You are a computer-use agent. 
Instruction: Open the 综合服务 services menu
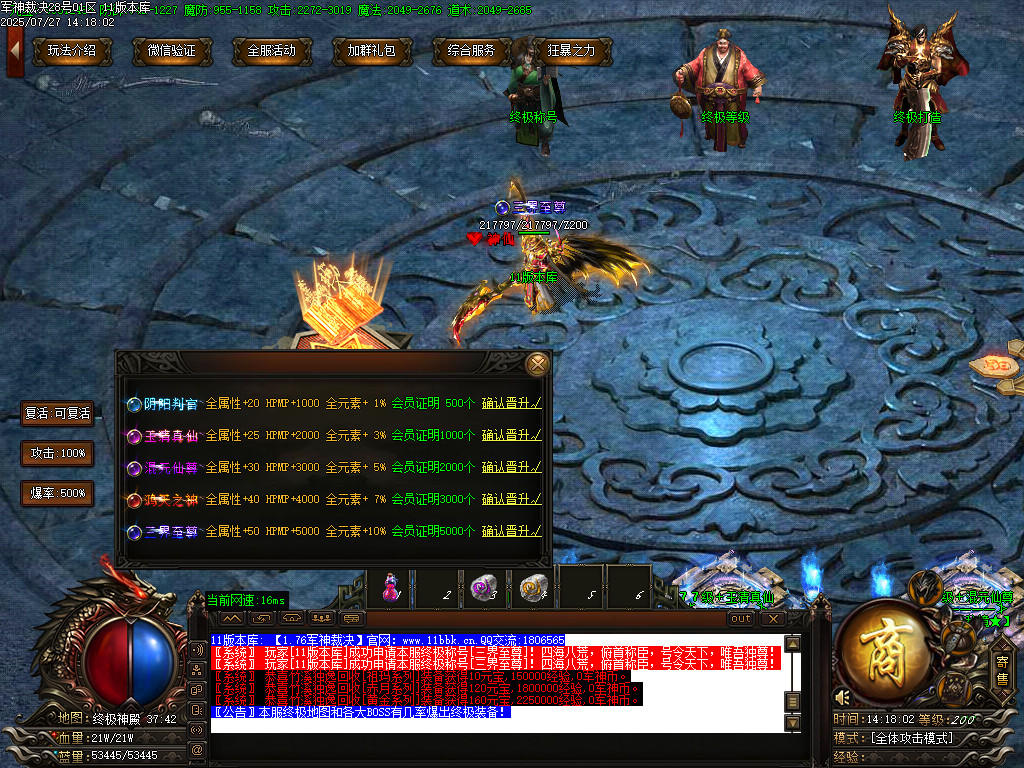click(x=472, y=51)
